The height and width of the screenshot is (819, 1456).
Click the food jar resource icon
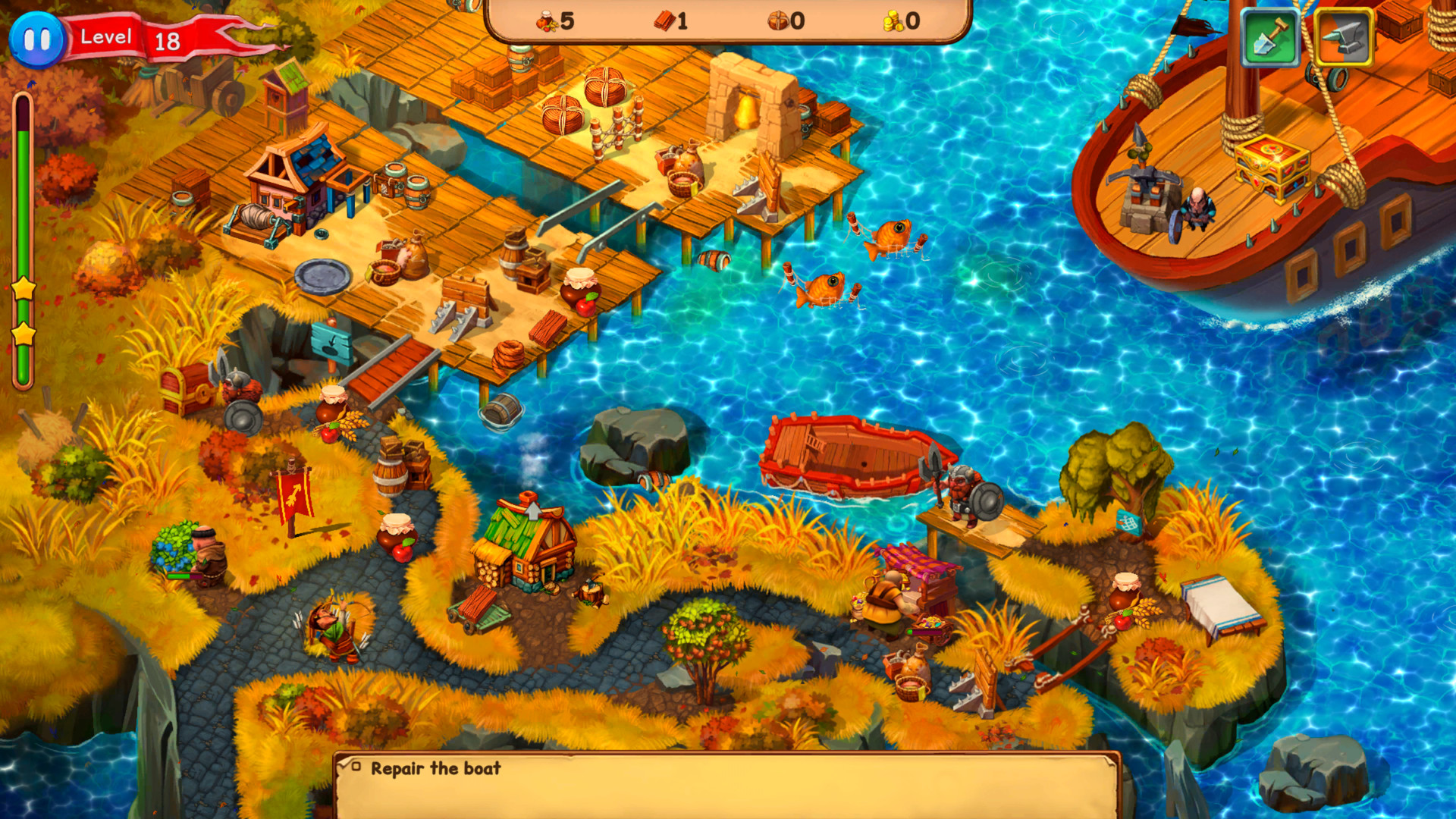[548, 19]
